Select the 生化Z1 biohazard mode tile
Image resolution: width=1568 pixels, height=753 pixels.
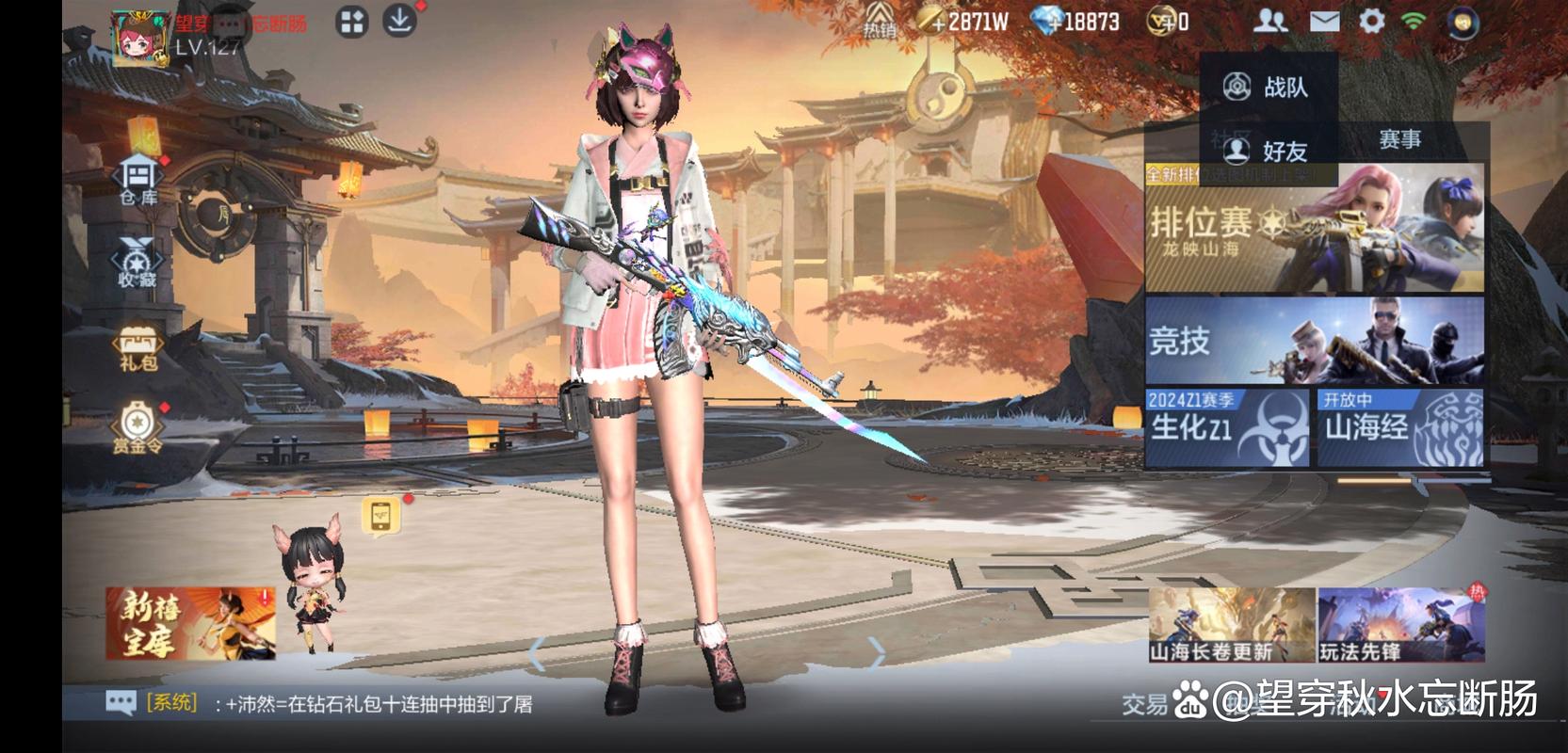click(1227, 428)
